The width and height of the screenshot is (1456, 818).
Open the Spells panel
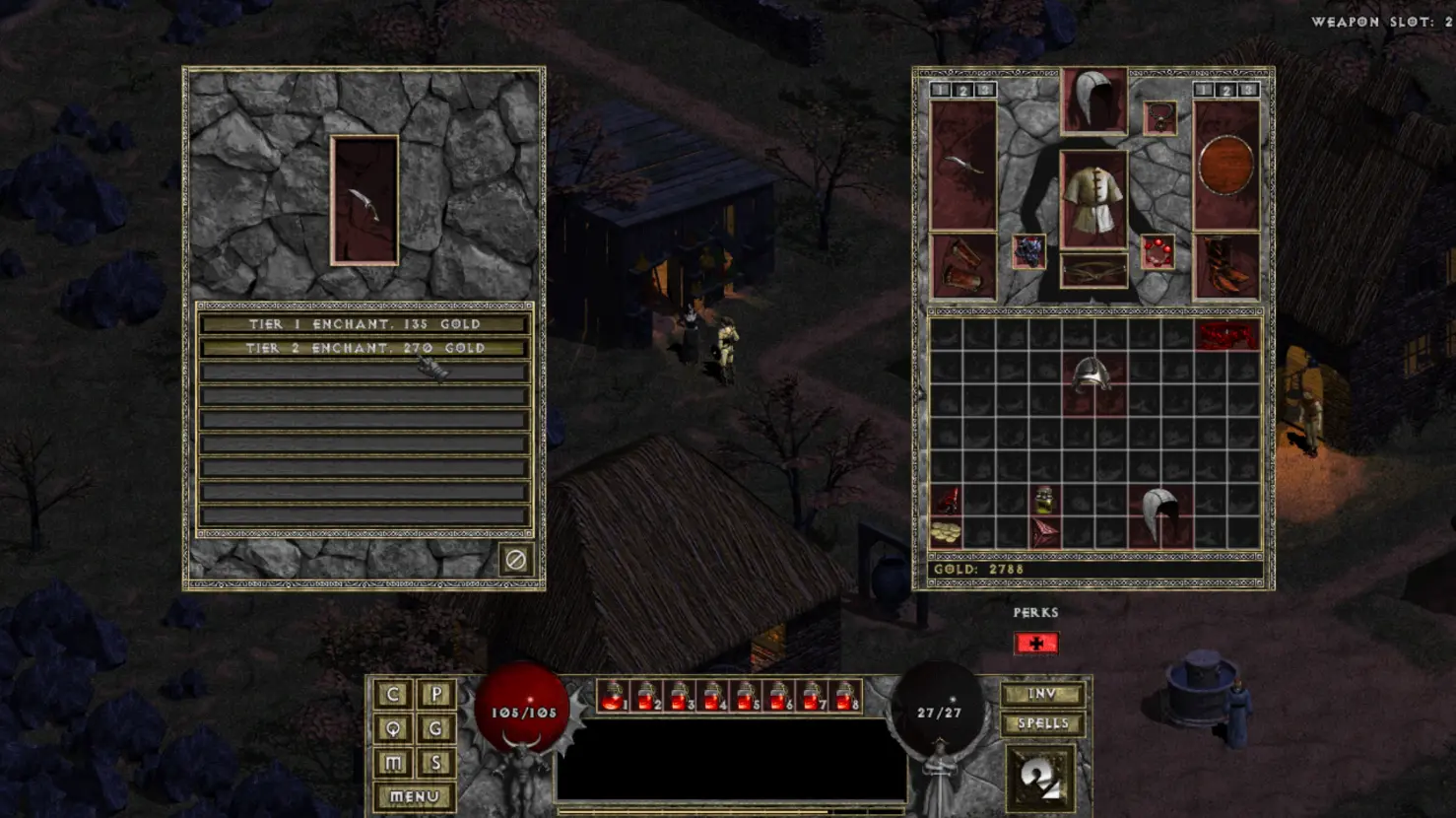(1042, 724)
